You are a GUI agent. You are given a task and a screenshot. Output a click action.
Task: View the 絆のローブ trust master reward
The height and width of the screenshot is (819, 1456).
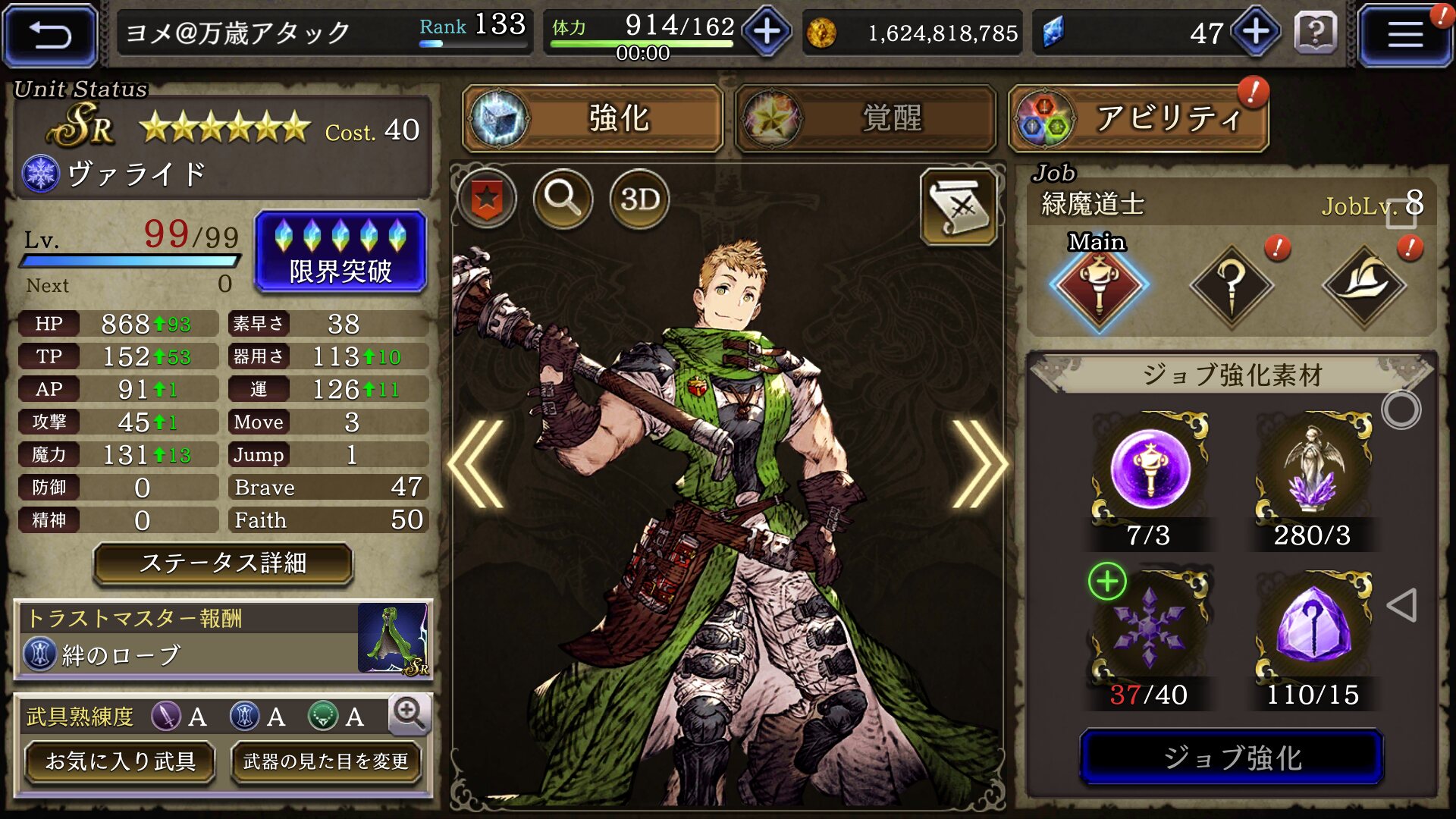(223, 639)
